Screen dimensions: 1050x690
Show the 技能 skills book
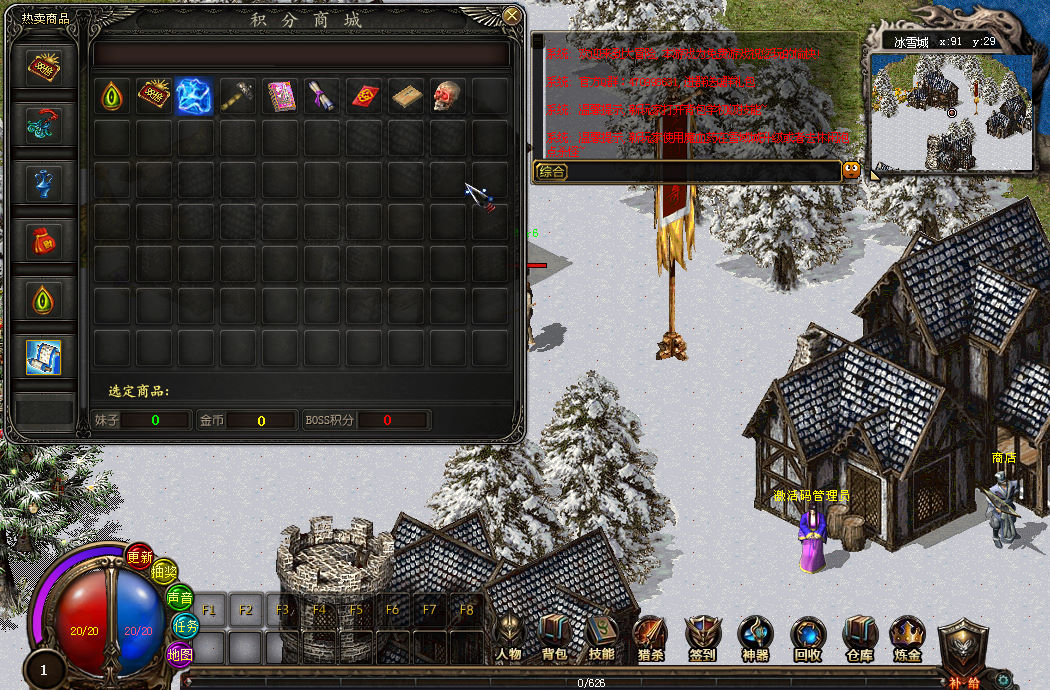601,637
